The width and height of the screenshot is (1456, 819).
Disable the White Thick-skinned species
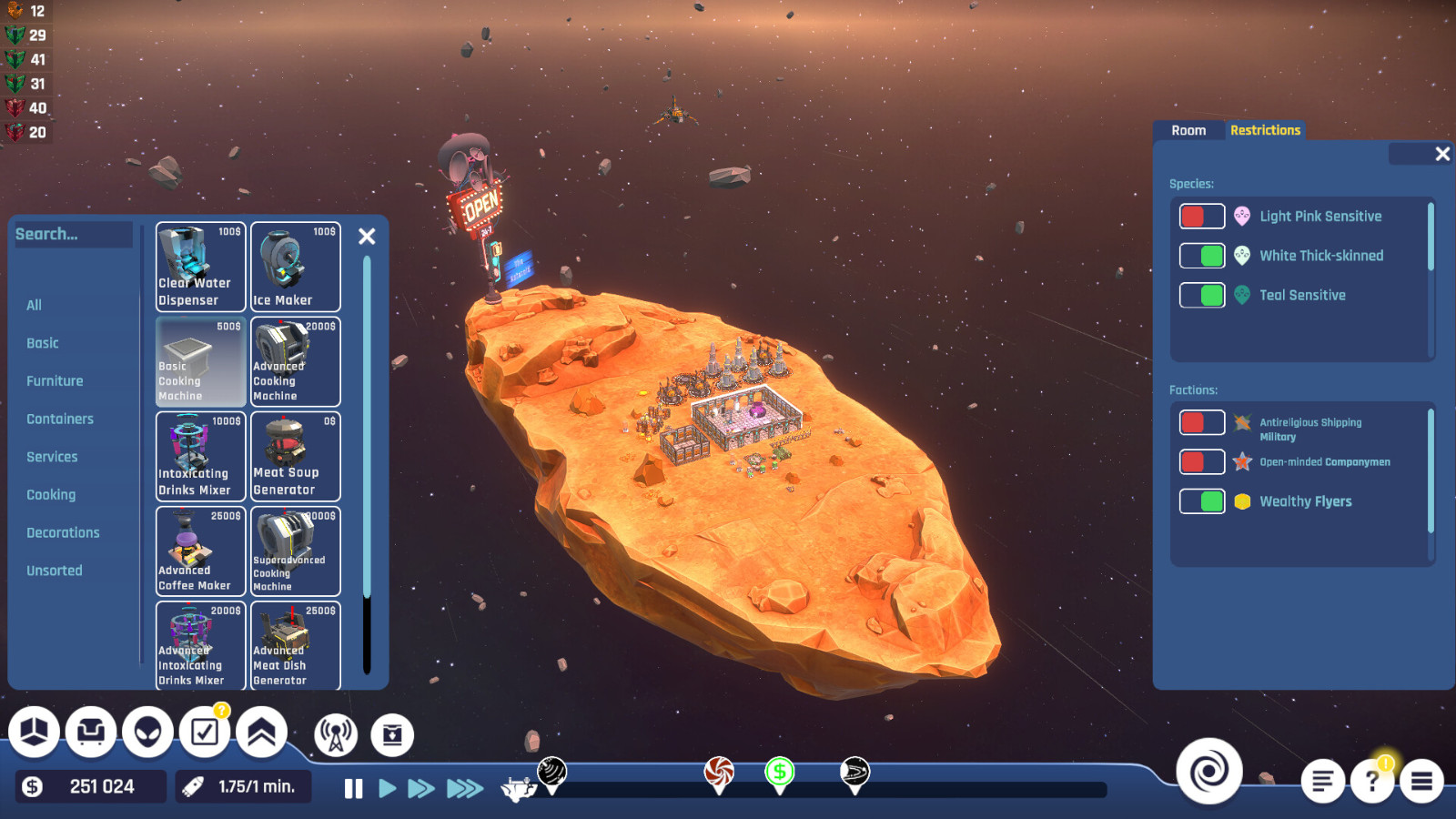coord(1202,256)
